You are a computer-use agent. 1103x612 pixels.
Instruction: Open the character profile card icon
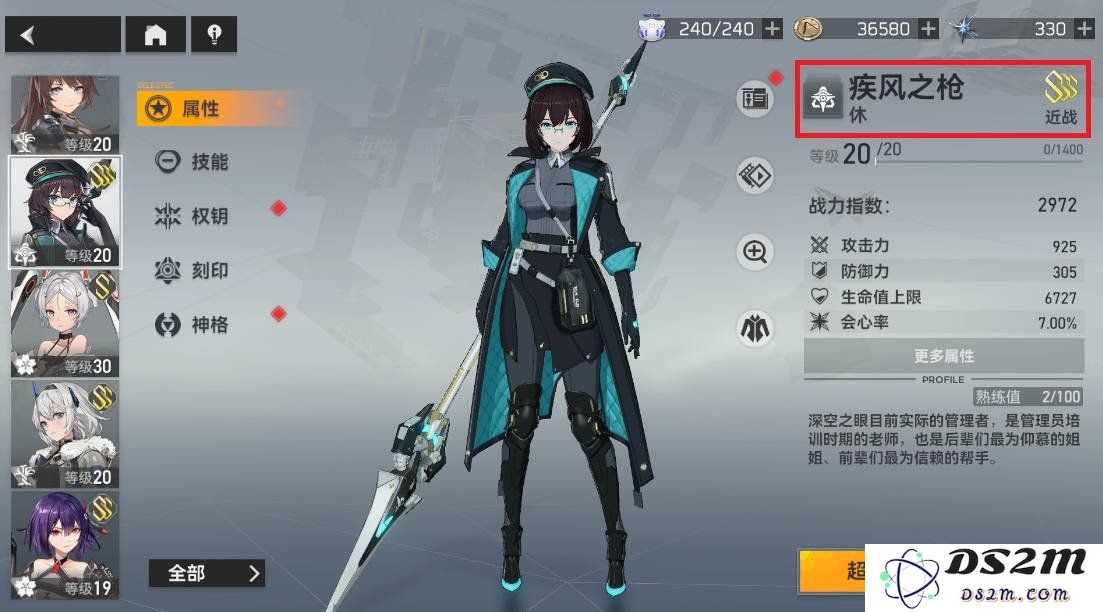tap(756, 98)
